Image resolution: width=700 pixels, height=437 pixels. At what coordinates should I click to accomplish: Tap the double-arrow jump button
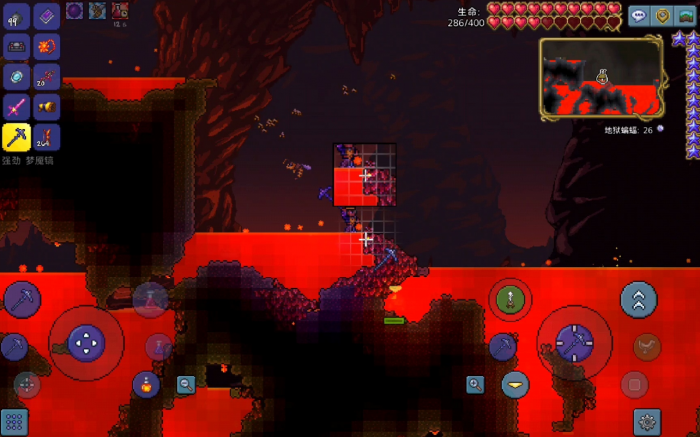coord(638,298)
